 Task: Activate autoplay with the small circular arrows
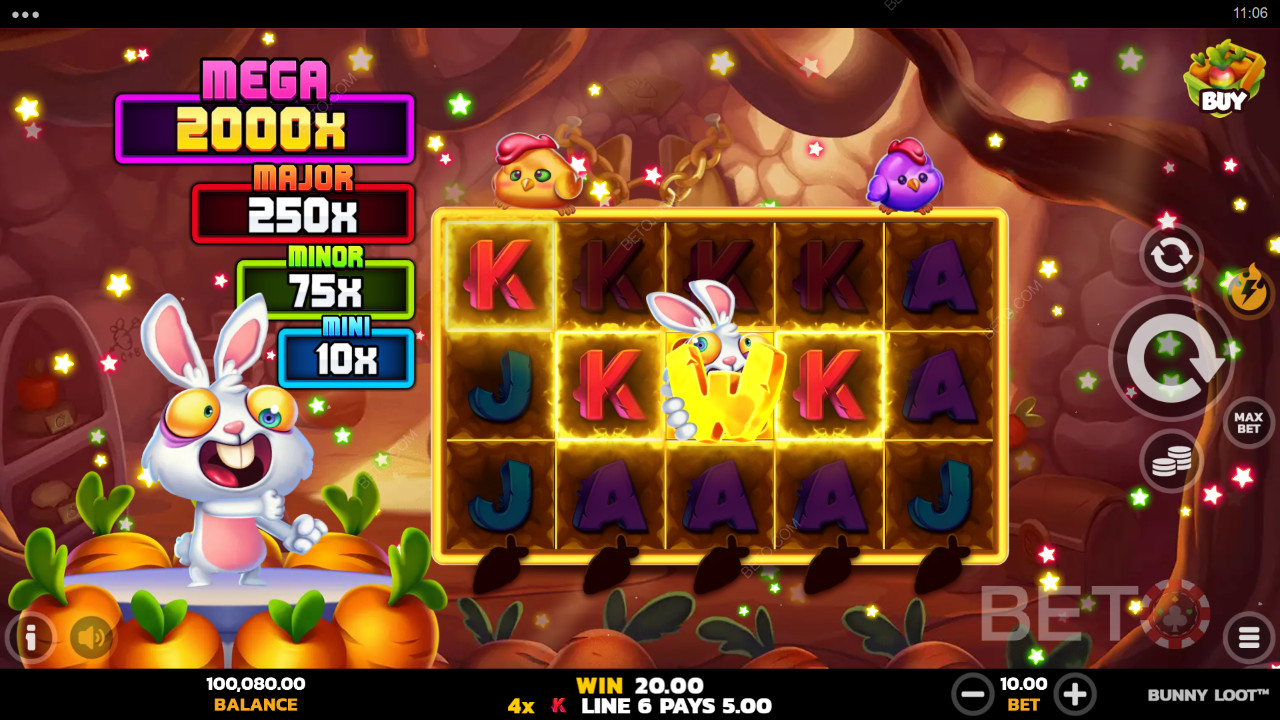coord(1171,256)
